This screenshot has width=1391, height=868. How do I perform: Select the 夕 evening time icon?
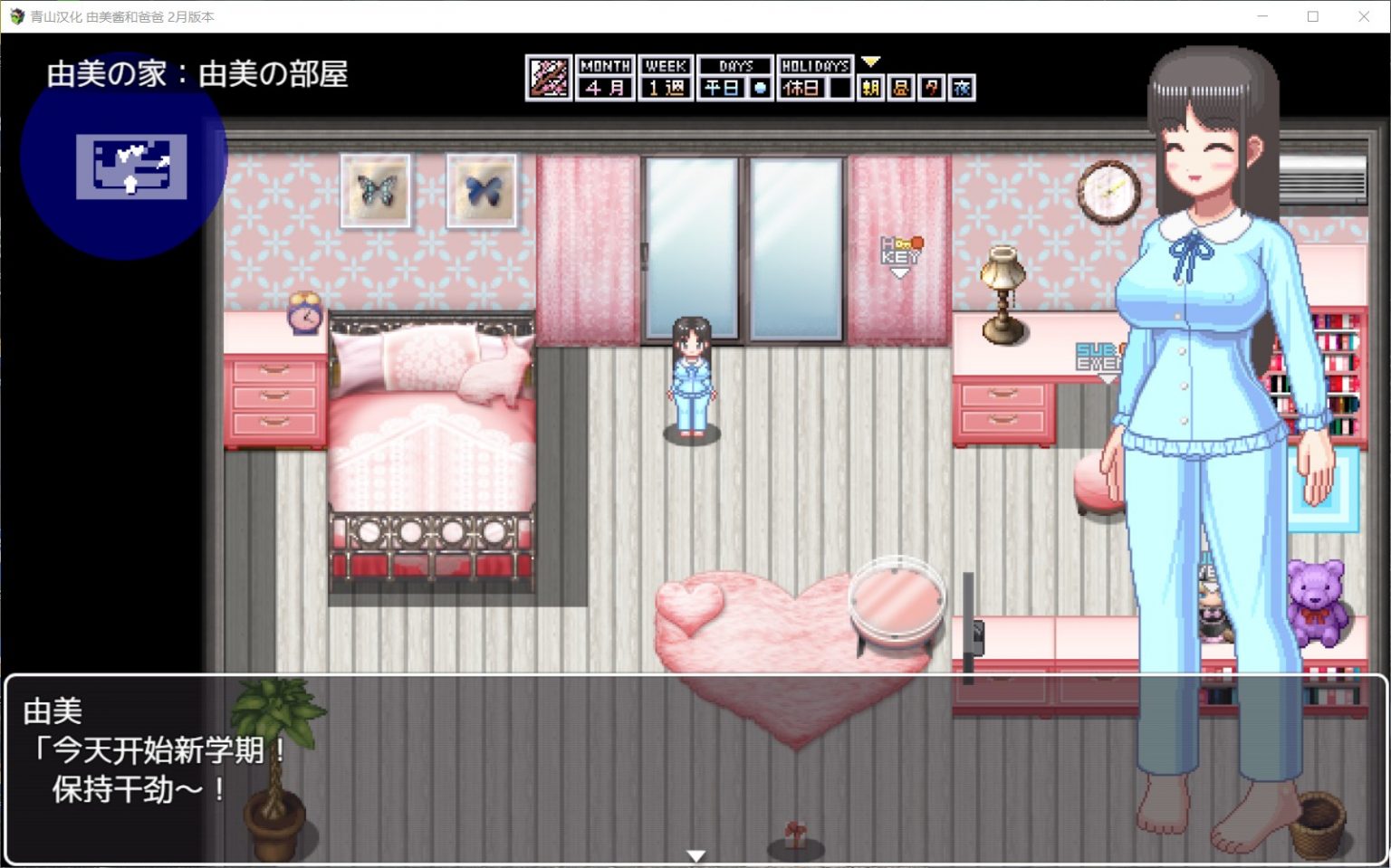931,86
